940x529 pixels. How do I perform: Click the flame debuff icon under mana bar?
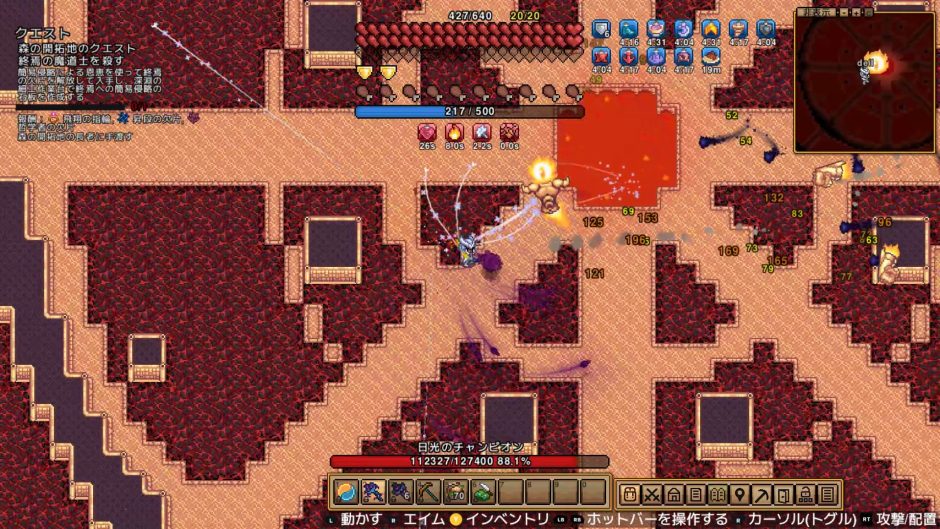[455, 133]
